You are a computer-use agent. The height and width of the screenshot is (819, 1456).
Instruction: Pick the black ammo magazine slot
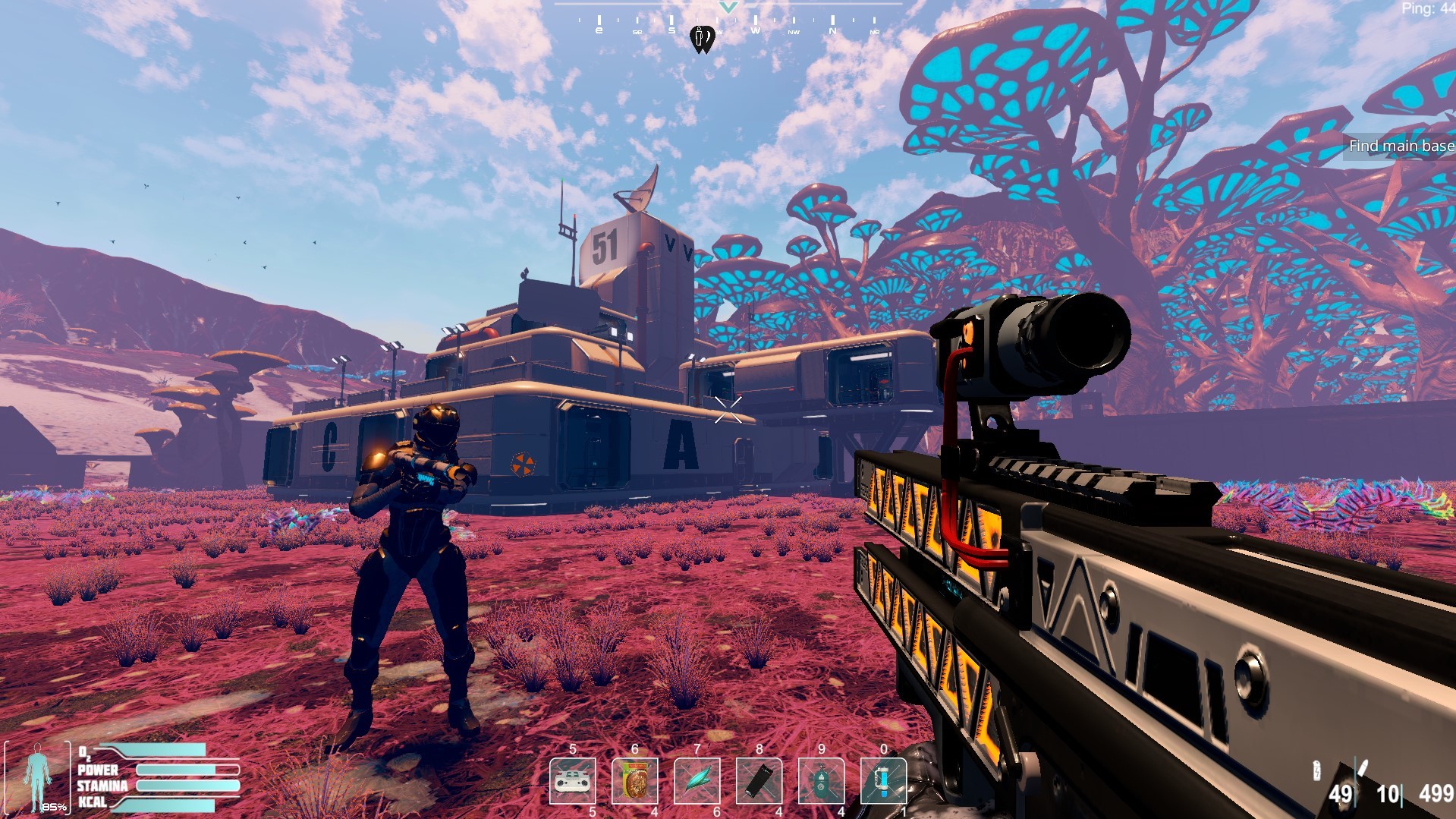759,781
